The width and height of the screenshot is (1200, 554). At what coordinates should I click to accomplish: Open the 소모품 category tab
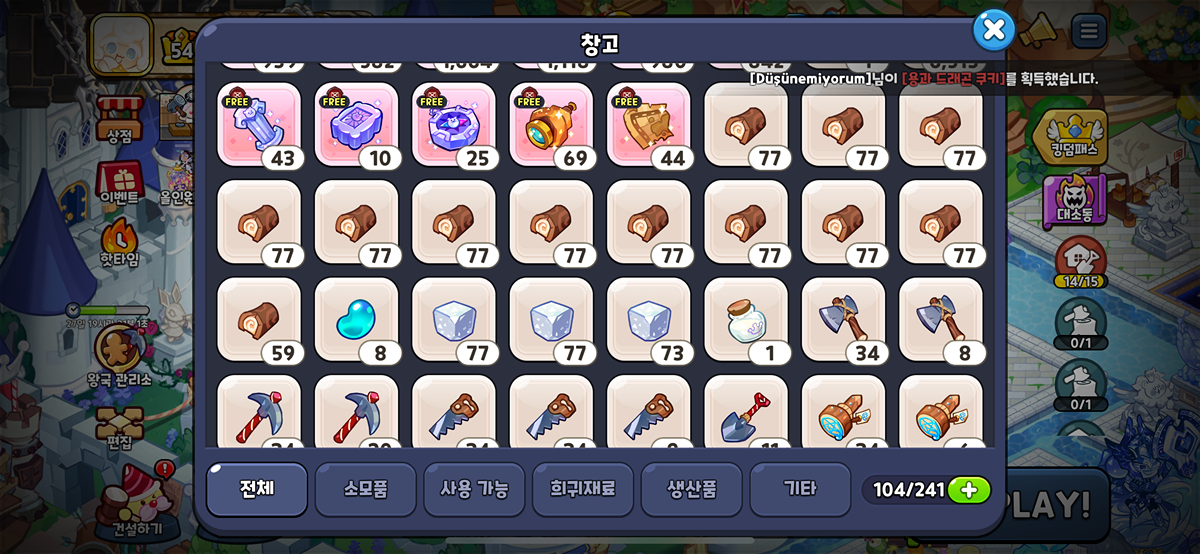click(x=365, y=489)
